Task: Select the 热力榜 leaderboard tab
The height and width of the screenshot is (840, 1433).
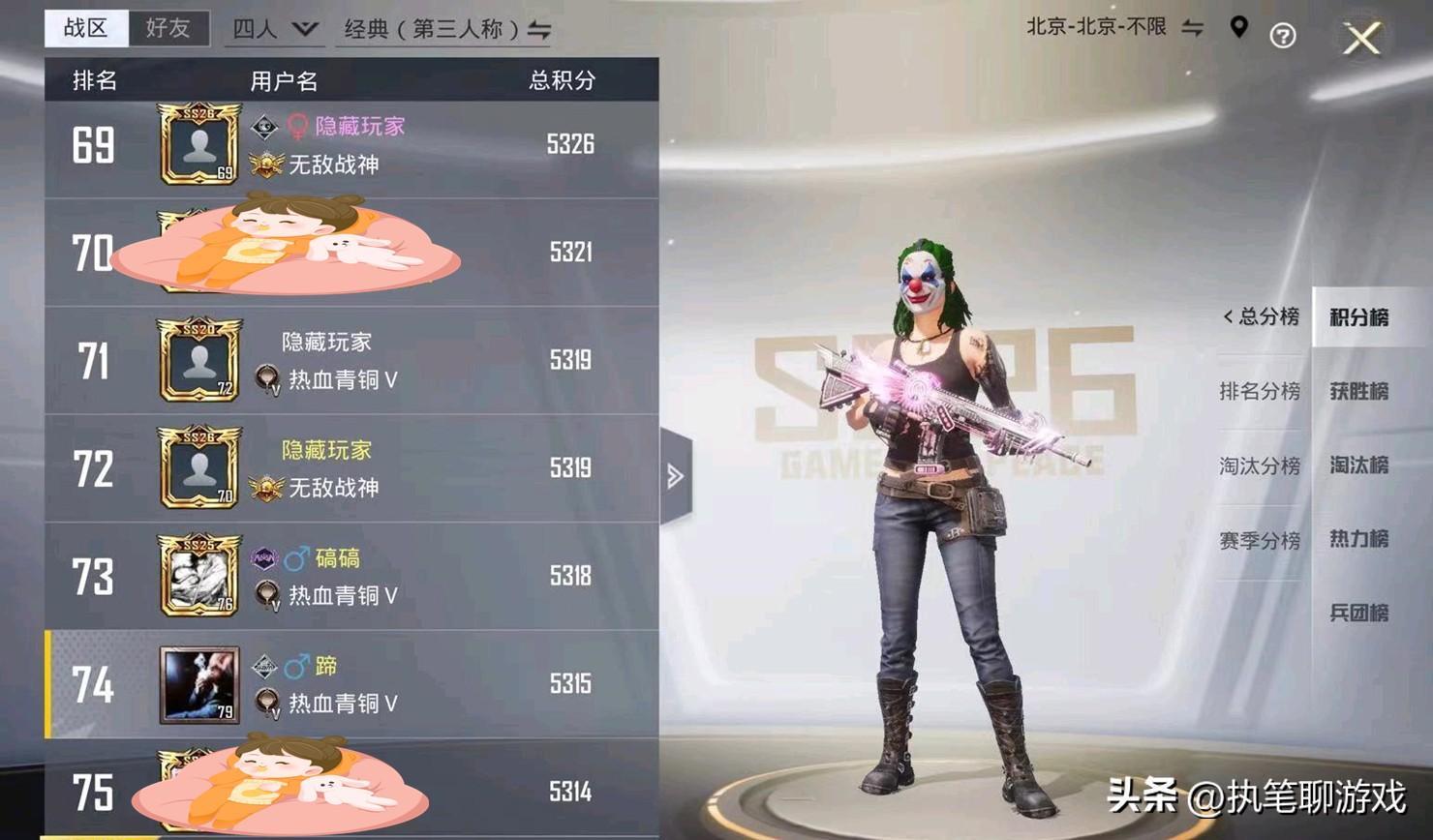Action: coord(1358,539)
